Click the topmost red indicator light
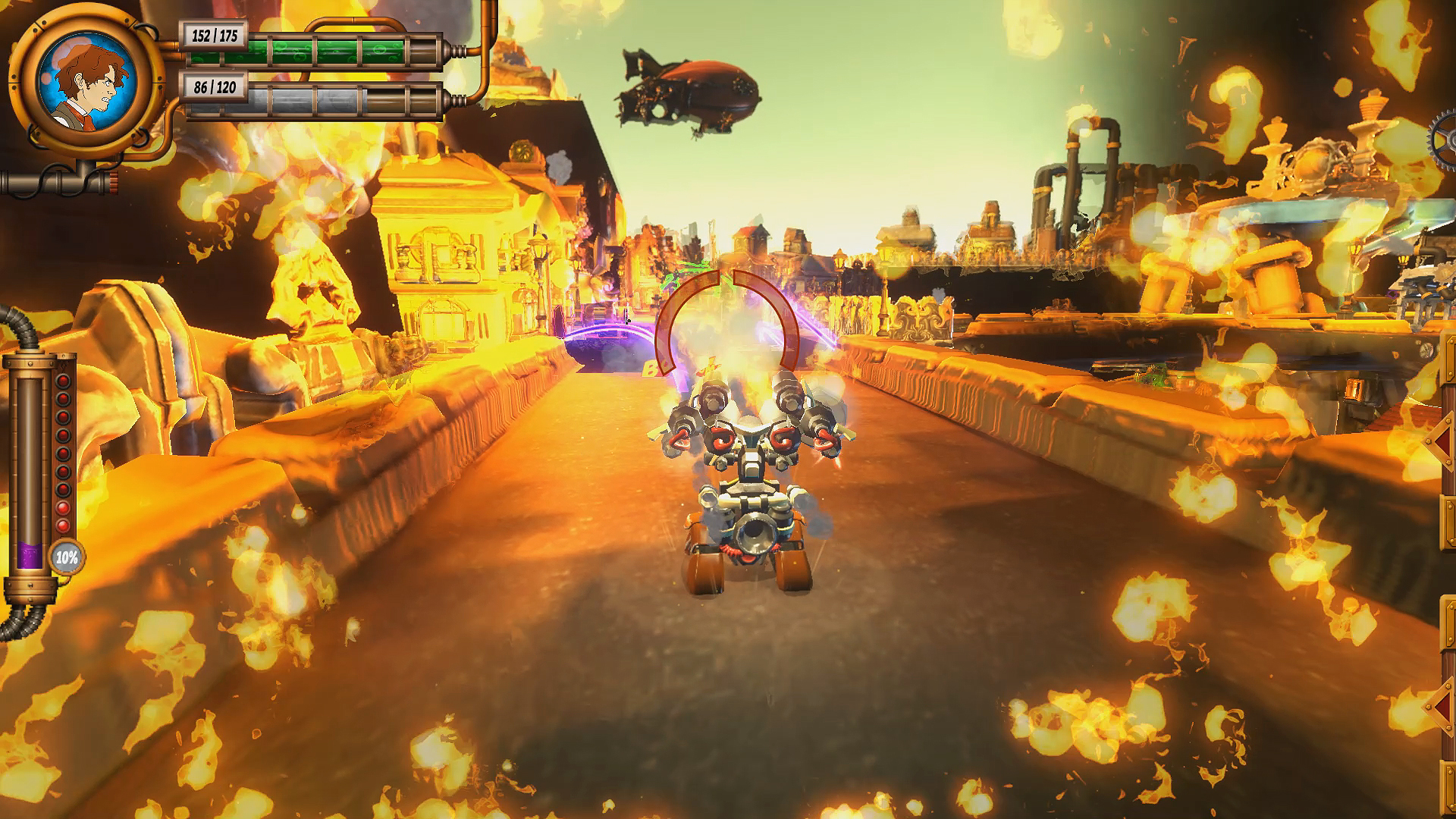 coord(62,381)
